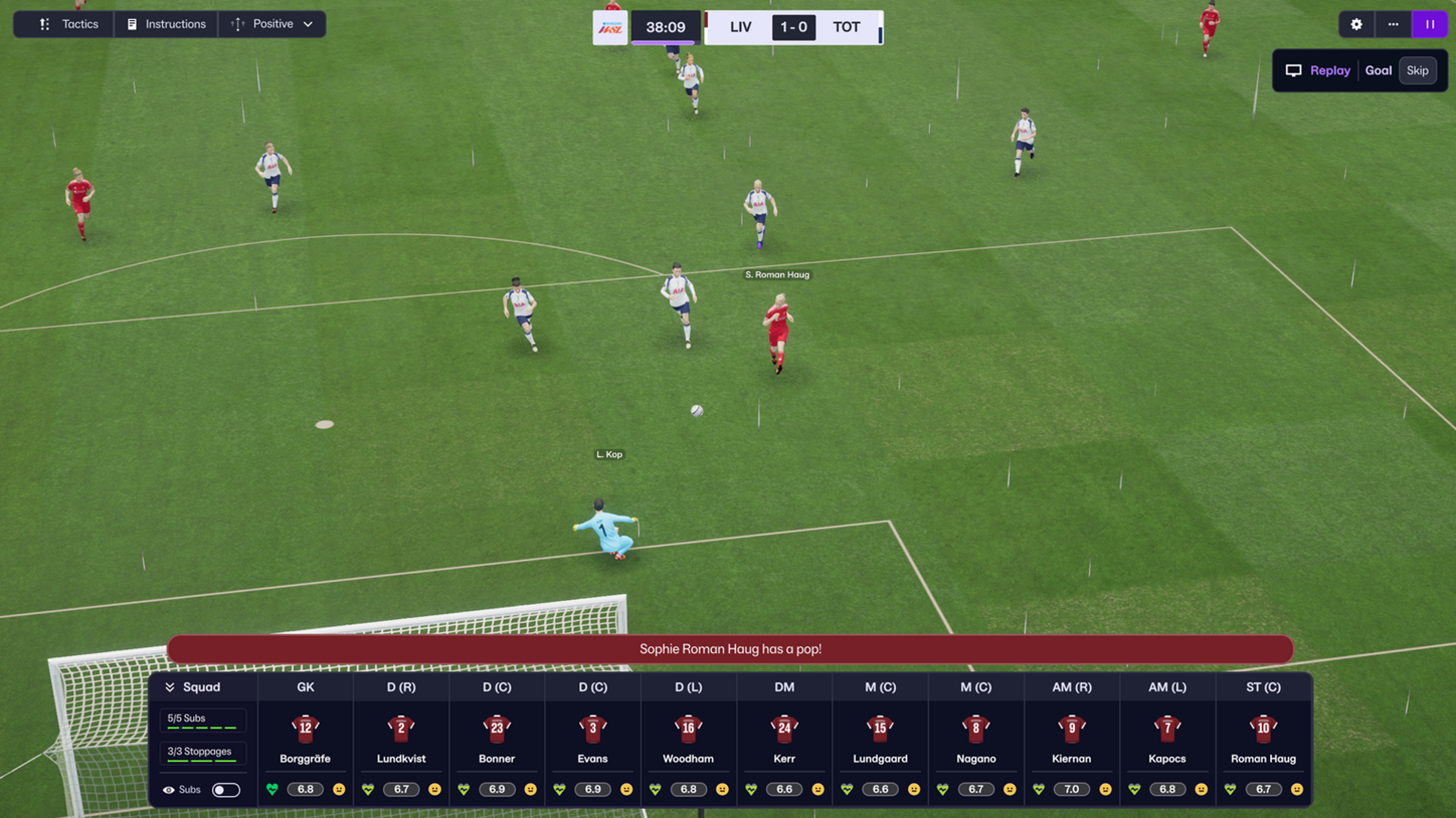Click Woodham's number 16 shirt icon
This screenshot has width=1456, height=818.
(x=688, y=731)
